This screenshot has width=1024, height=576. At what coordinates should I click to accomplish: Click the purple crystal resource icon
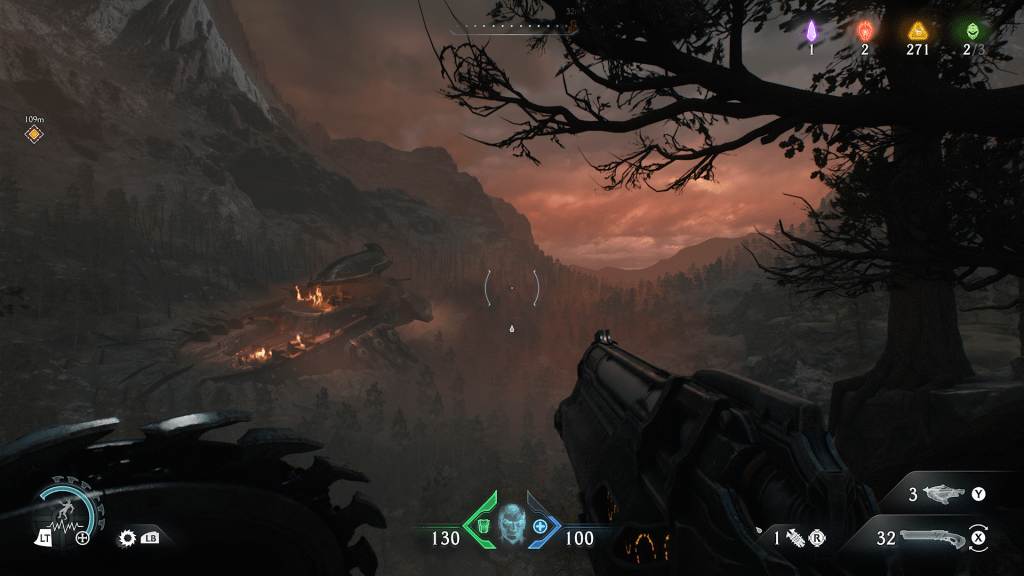pos(812,31)
